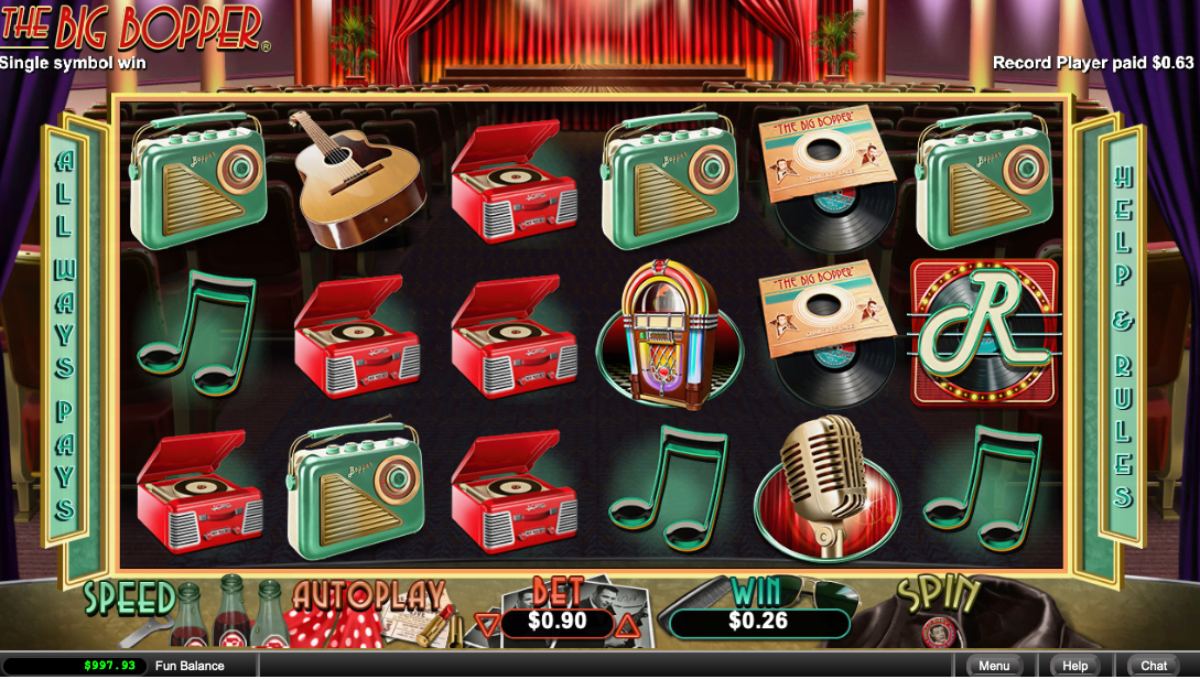Open the Chat window
1200x679 pixels.
[1154, 665]
